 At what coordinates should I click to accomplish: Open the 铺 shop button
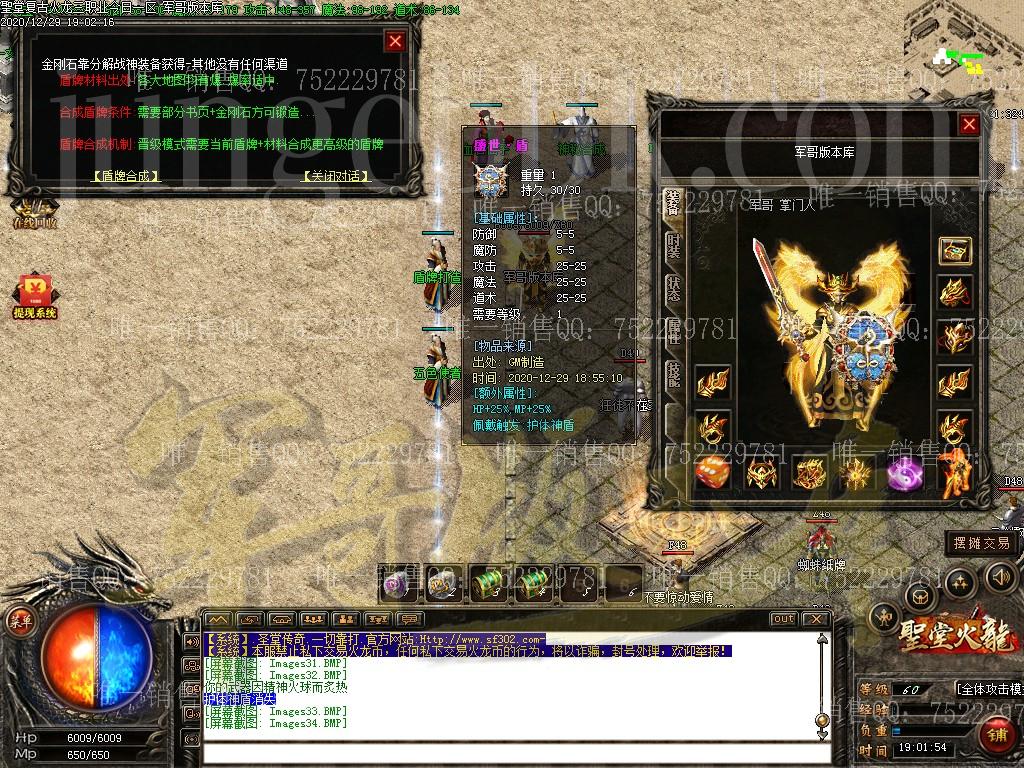click(995, 737)
